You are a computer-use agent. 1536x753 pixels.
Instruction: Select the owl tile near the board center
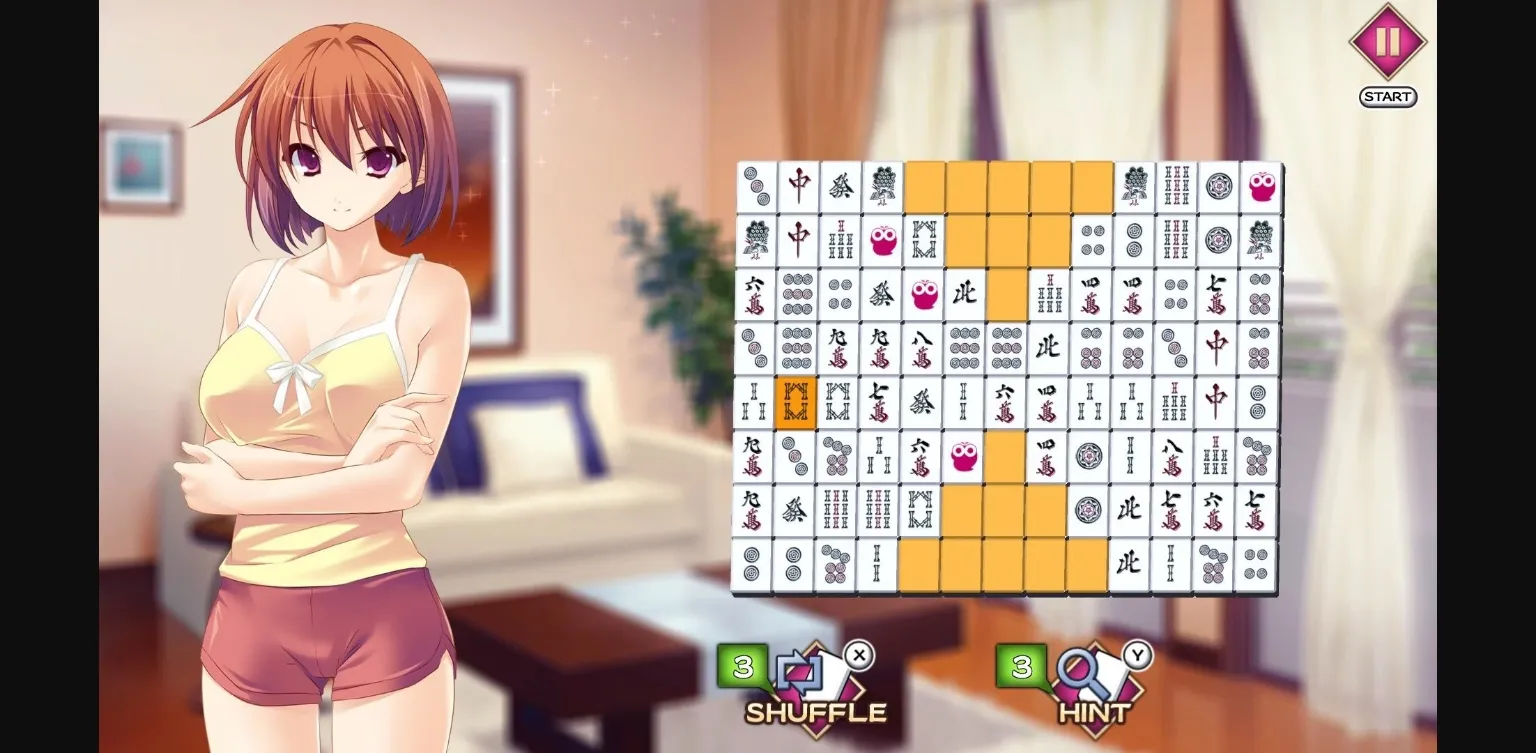pyautogui.click(x=963, y=458)
